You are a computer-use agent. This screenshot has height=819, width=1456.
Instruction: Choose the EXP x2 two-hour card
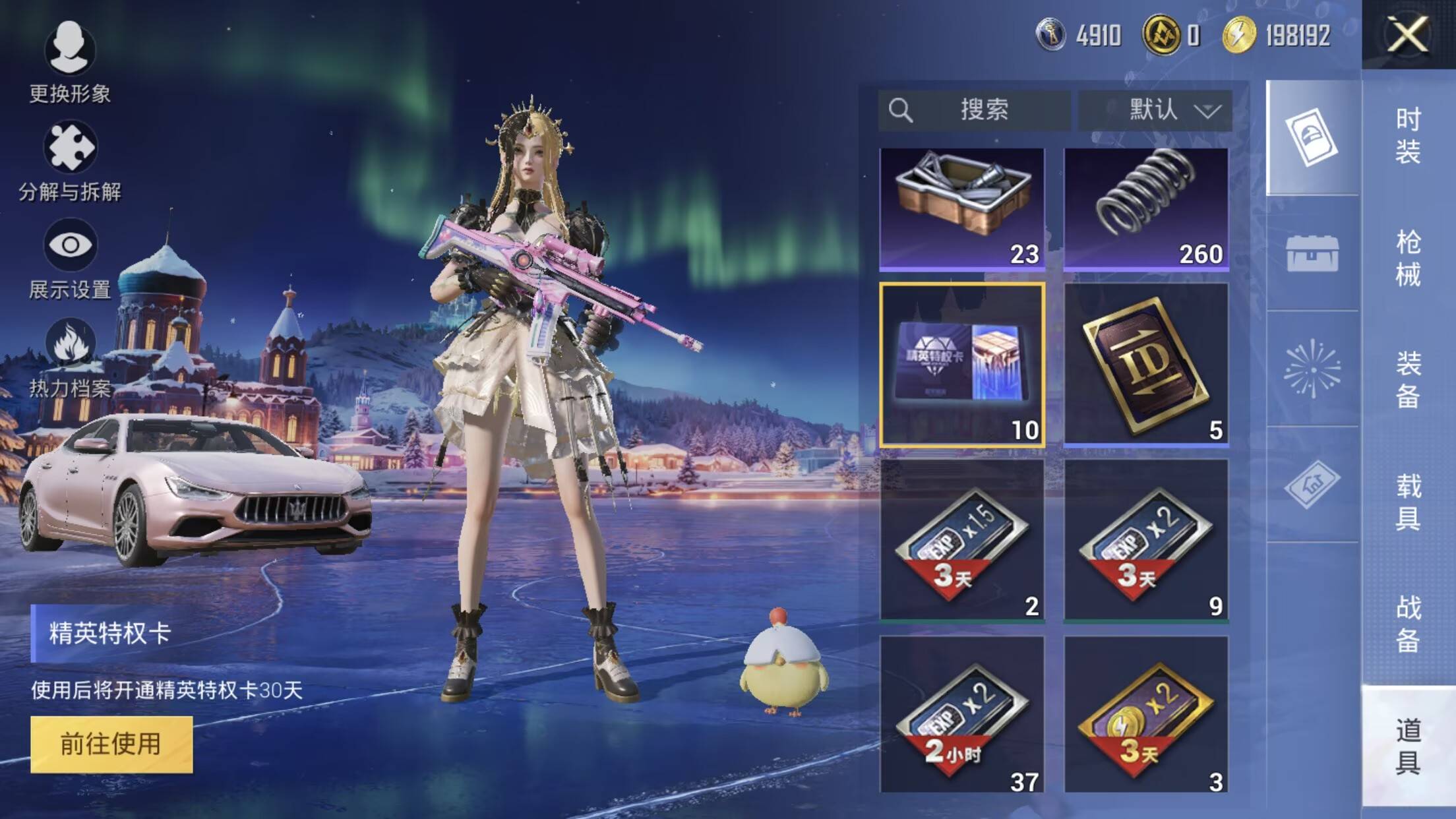click(962, 715)
